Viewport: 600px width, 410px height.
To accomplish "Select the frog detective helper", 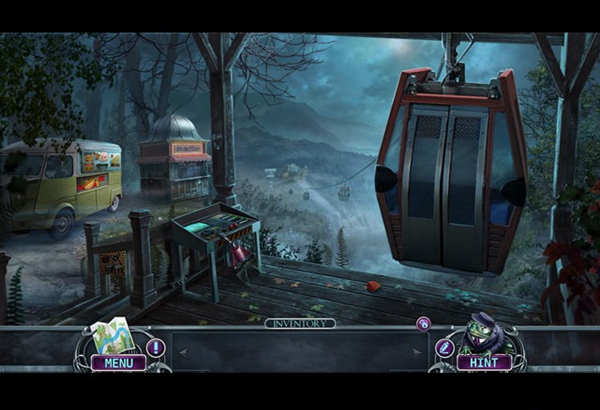I will [487, 334].
